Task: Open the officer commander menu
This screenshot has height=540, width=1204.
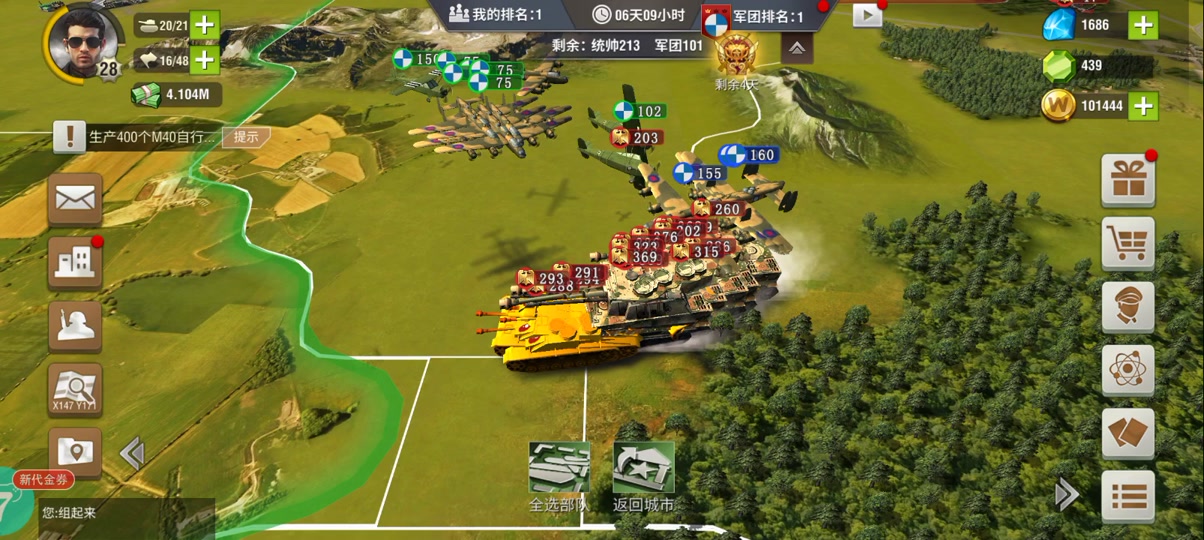Action: pos(1128,307)
